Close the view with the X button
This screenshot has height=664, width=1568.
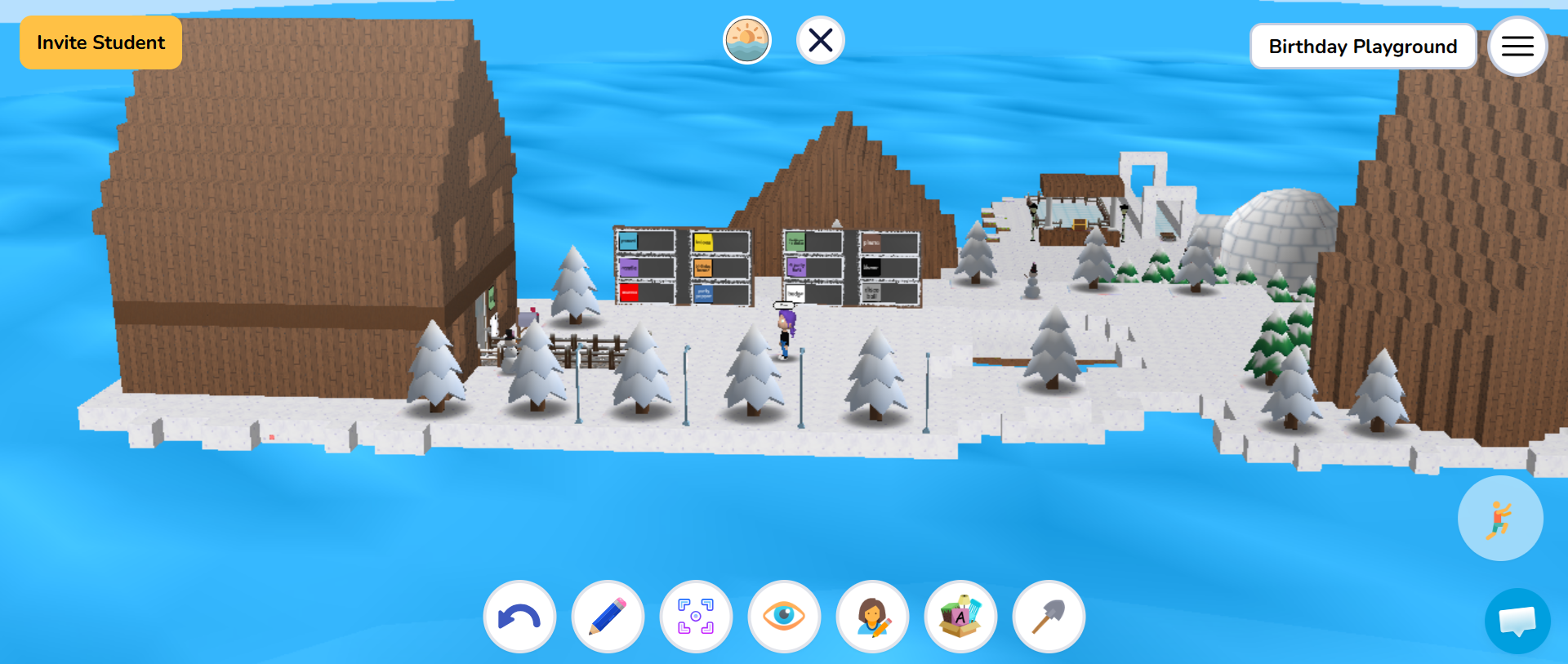[820, 40]
